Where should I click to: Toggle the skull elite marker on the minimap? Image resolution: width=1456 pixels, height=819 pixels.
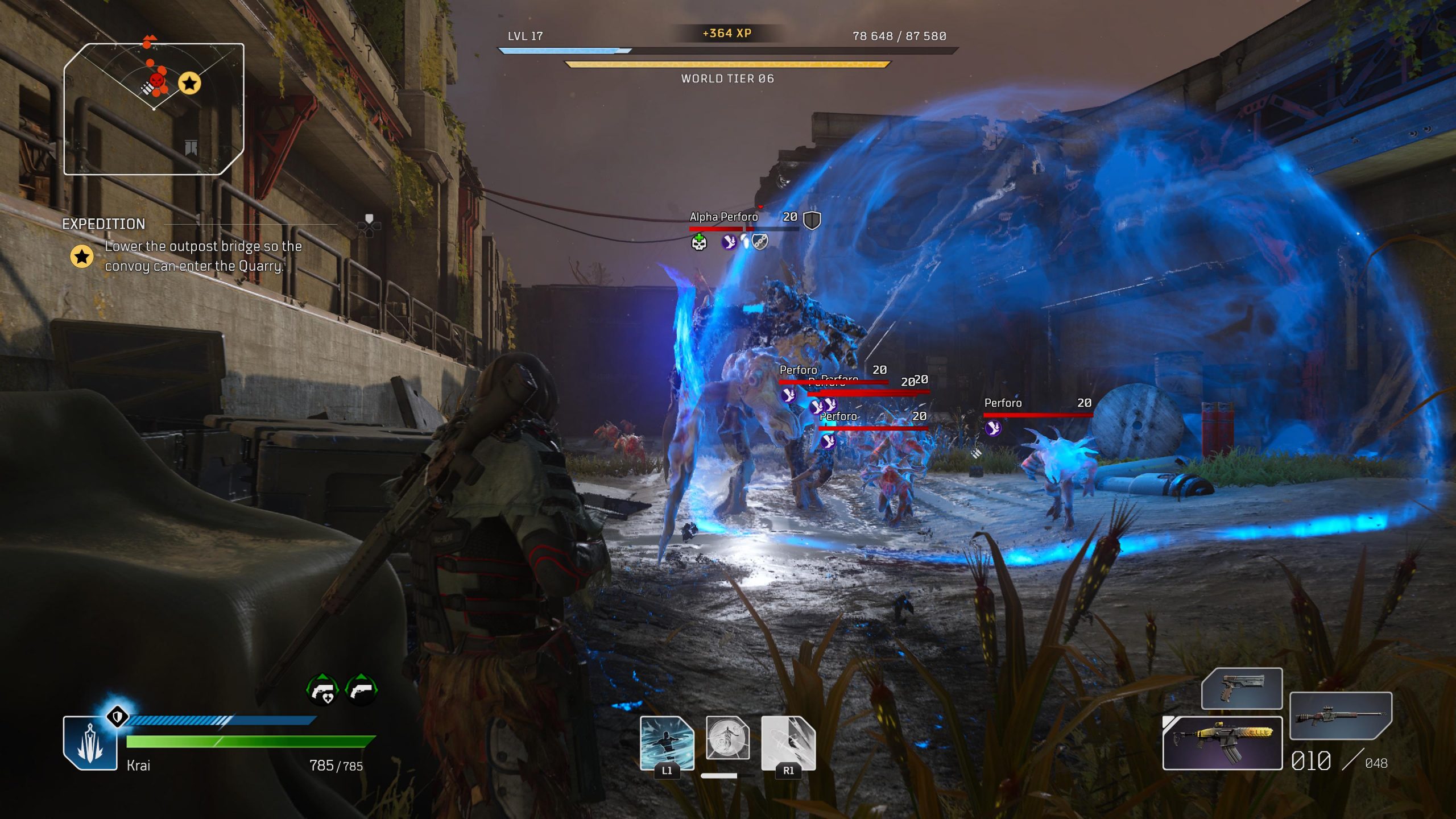point(155,81)
